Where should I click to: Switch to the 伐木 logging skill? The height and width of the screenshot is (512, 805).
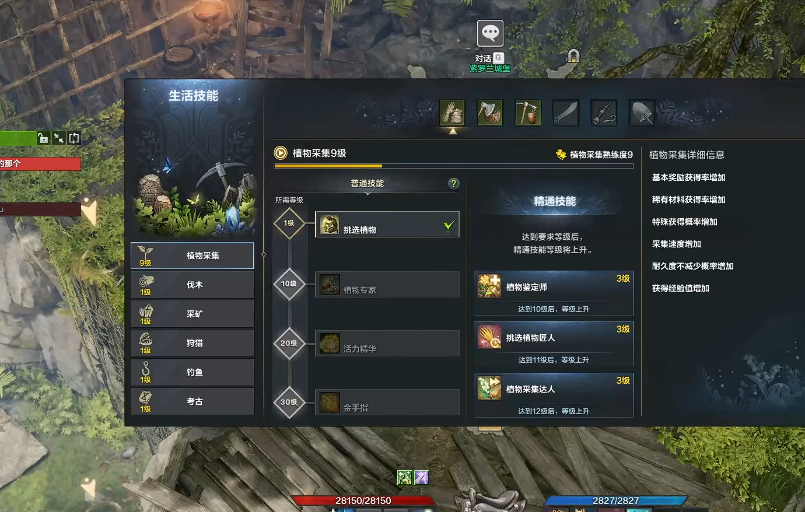pos(192,285)
